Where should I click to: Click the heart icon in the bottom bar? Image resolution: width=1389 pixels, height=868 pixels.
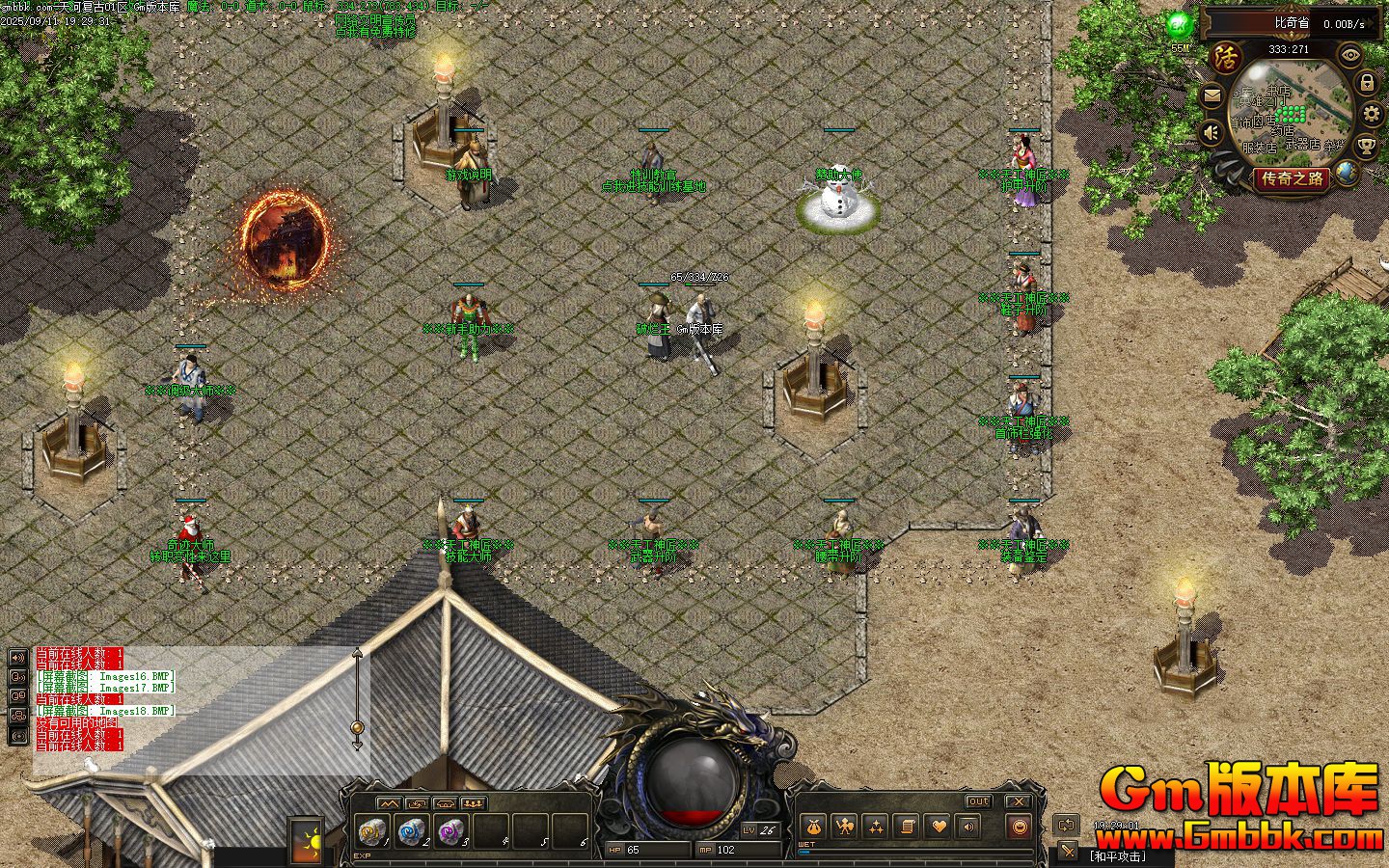pos(938,827)
